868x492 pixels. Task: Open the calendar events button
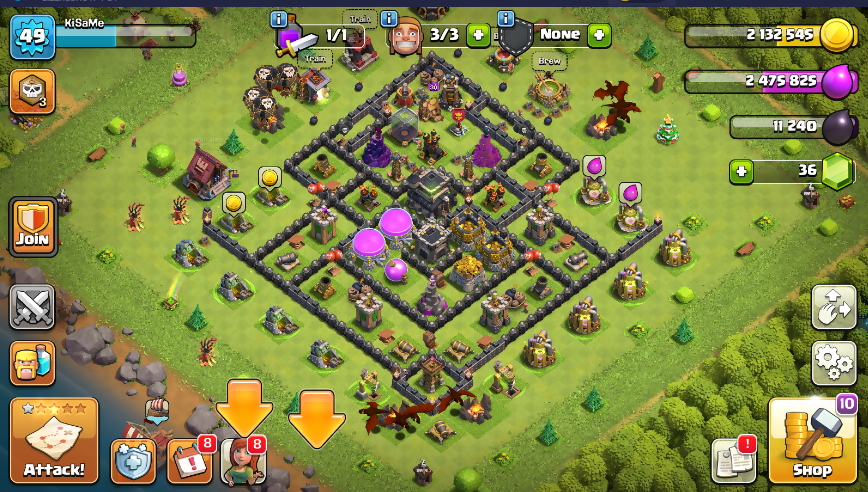(188, 461)
